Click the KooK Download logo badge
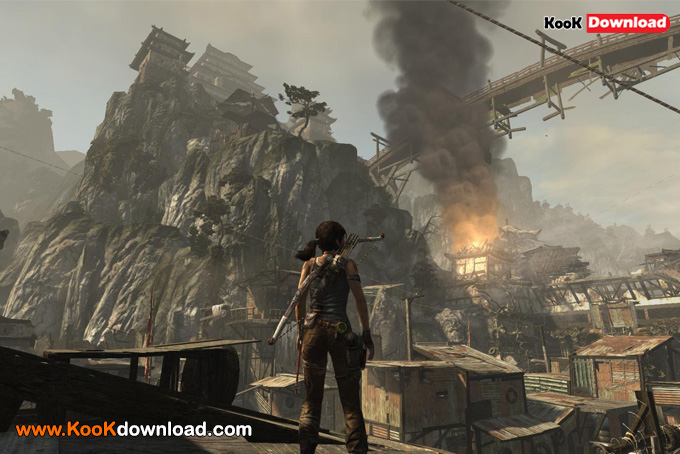 [x=606, y=23]
